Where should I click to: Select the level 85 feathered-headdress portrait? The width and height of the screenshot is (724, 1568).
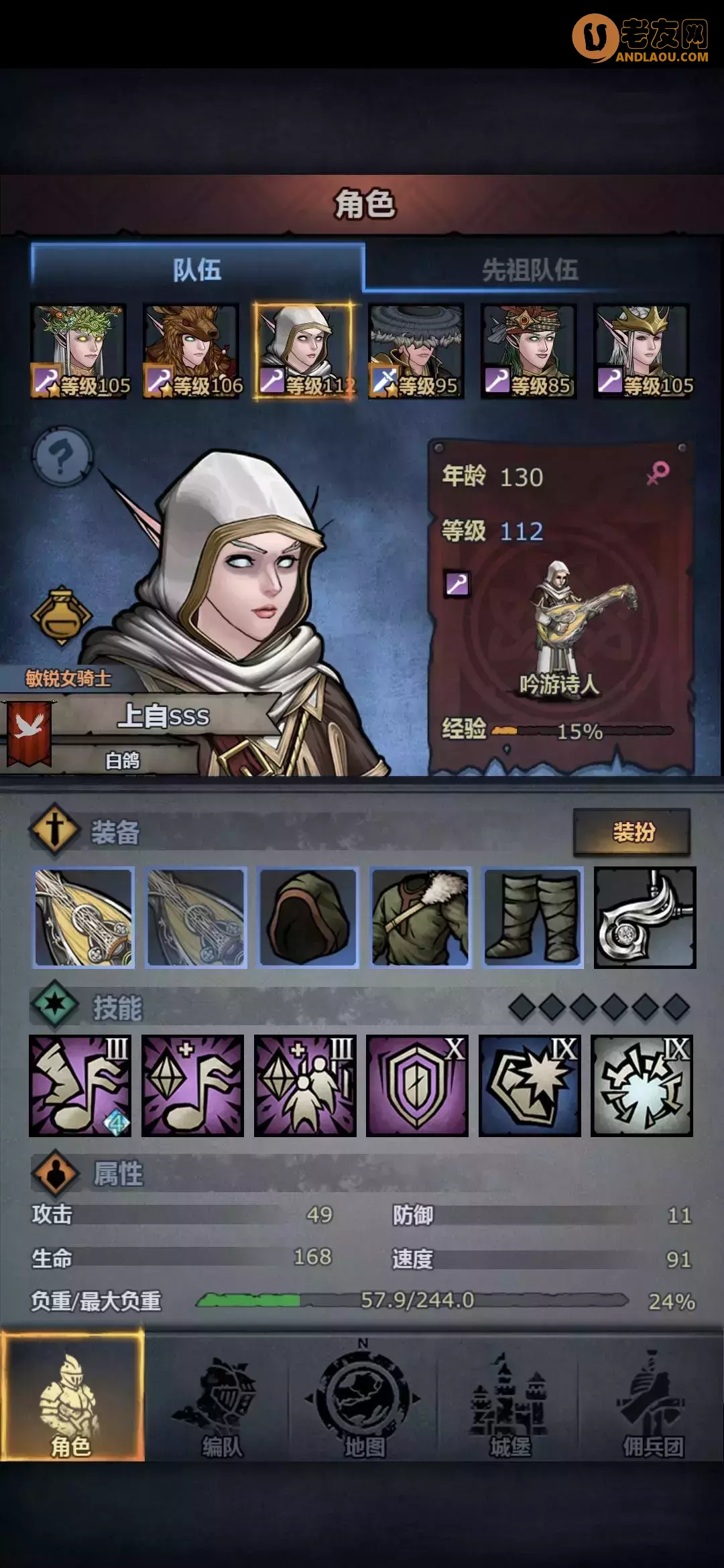(528, 350)
